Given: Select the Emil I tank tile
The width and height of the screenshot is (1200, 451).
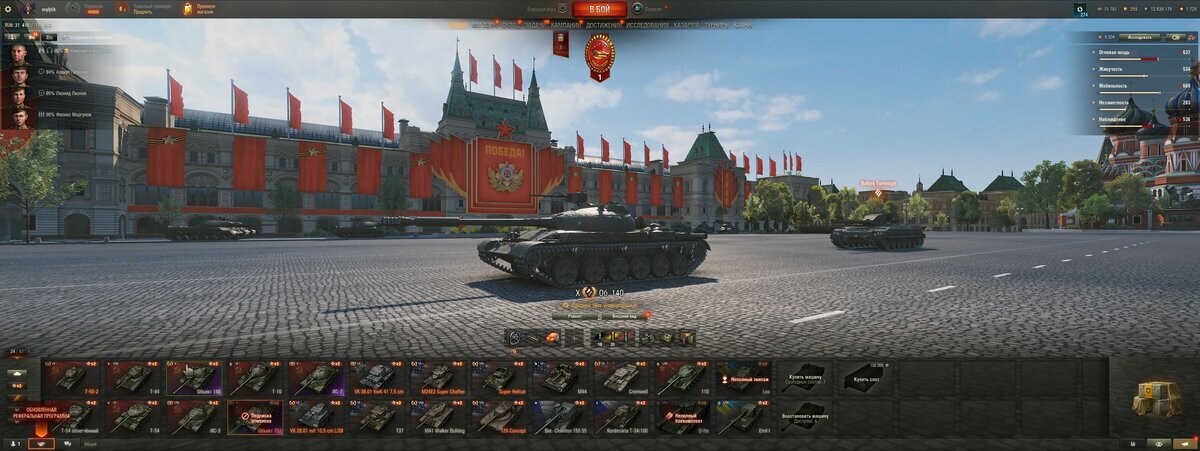Looking at the screenshot, I should tap(743, 416).
